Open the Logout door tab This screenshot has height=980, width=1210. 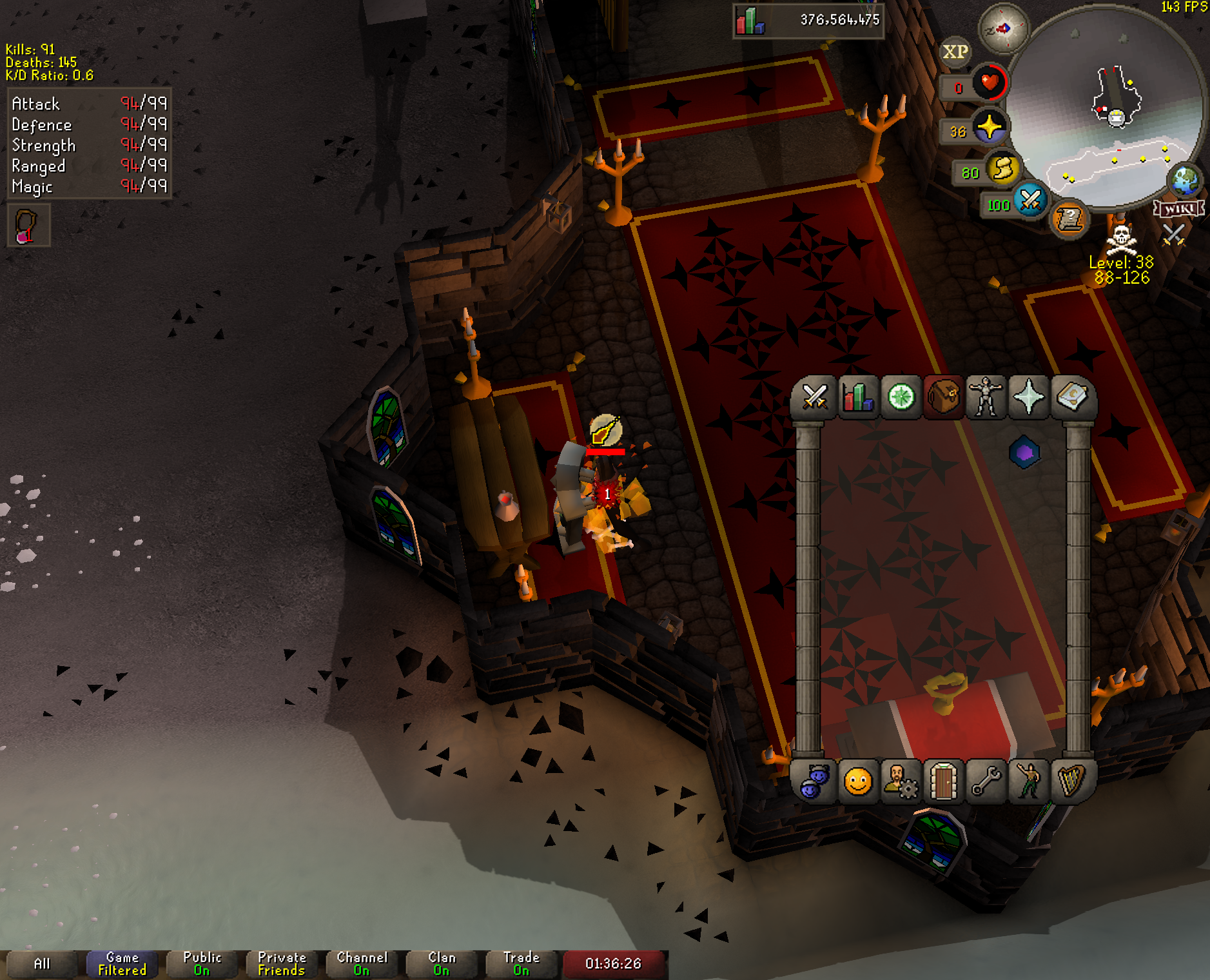pos(943,782)
